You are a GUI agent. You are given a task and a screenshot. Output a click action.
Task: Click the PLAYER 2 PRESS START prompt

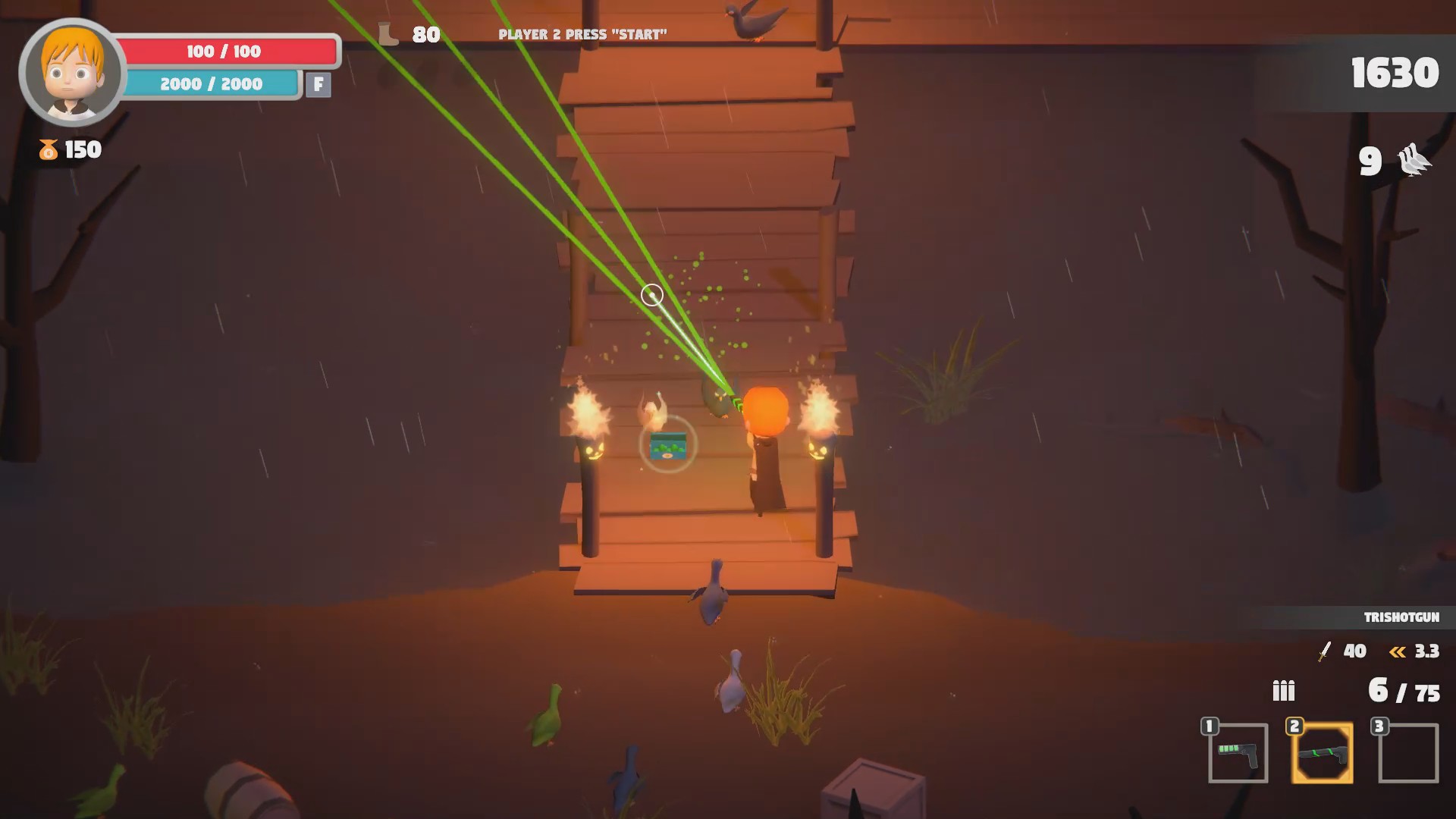(583, 33)
